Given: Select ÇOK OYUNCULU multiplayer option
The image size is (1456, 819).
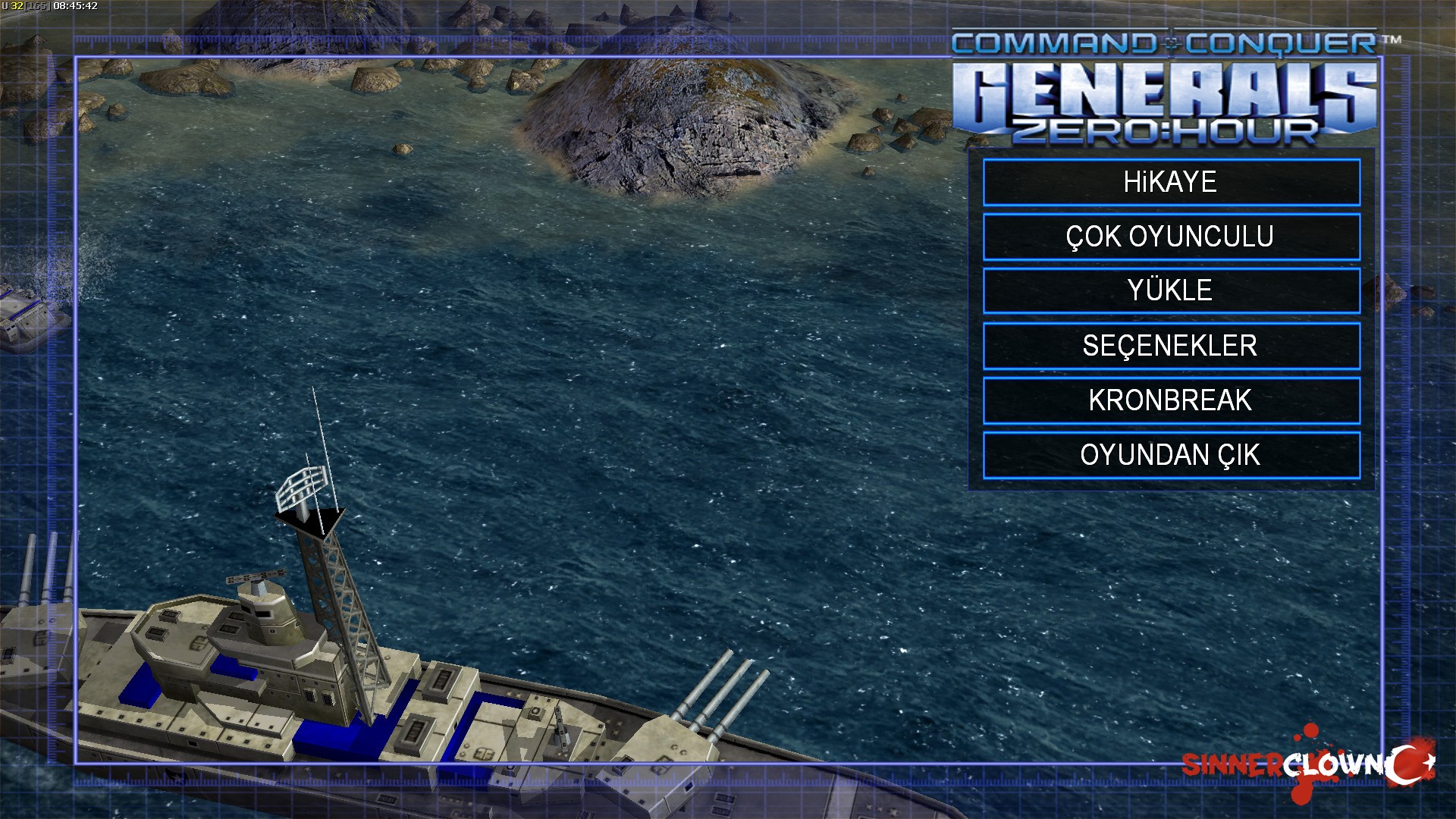Looking at the screenshot, I should tap(1171, 237).
